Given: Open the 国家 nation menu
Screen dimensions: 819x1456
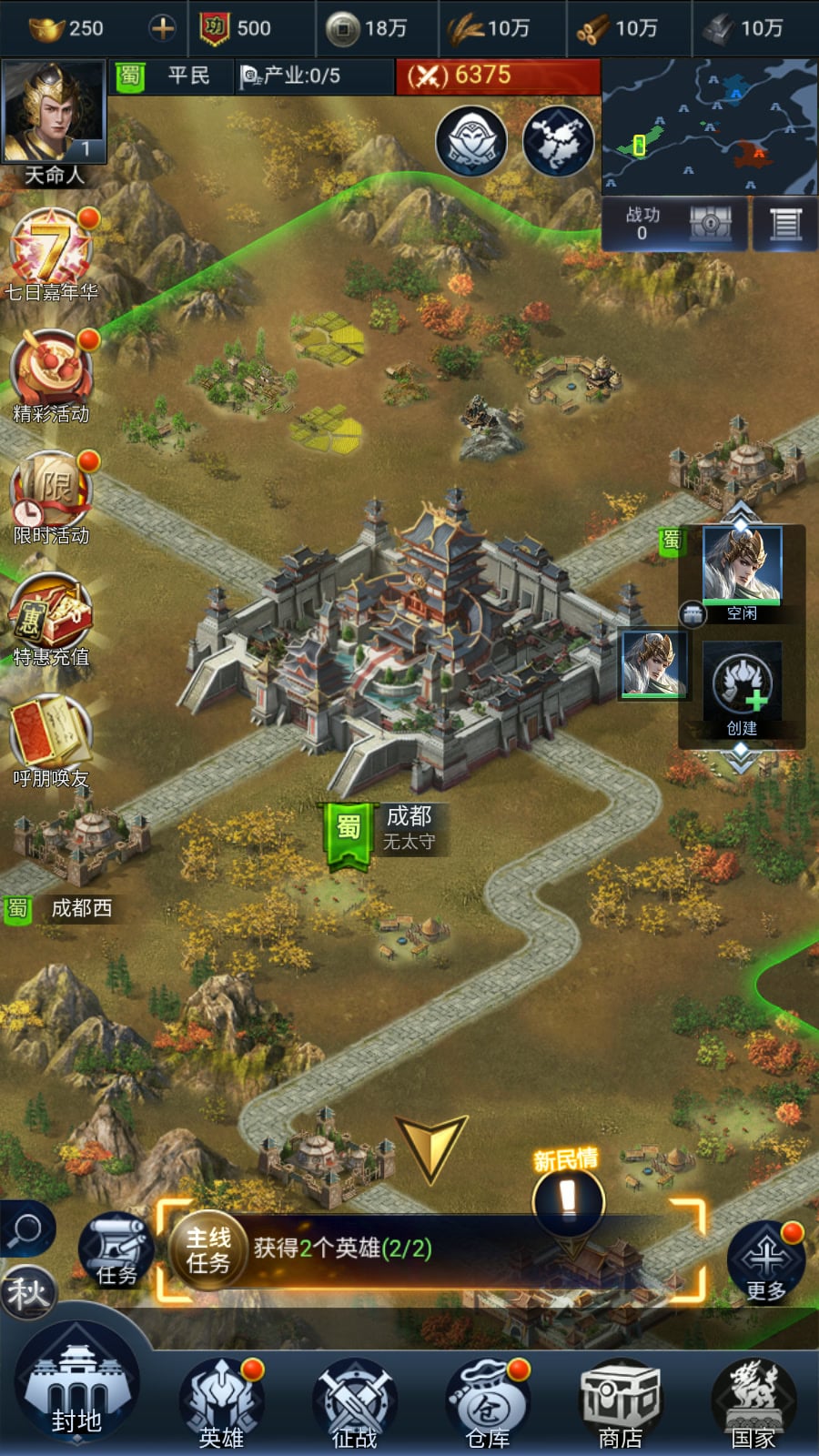Looking at the screenshot, I should click(x=753, y=1402).
